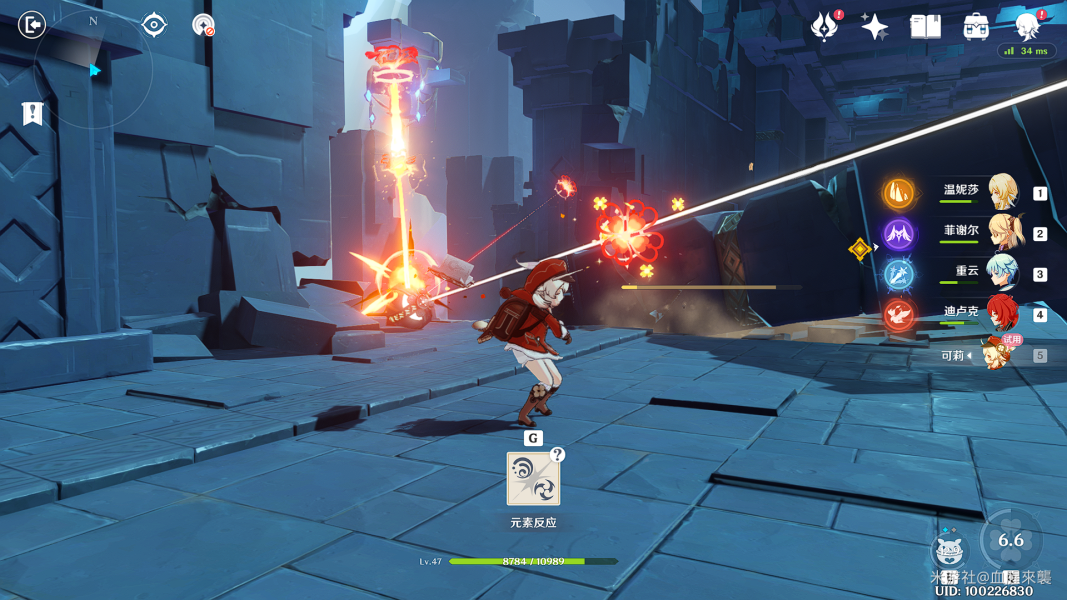
Task: Click the blocked signal icon beside the minimap
Action: coord(203,25)
